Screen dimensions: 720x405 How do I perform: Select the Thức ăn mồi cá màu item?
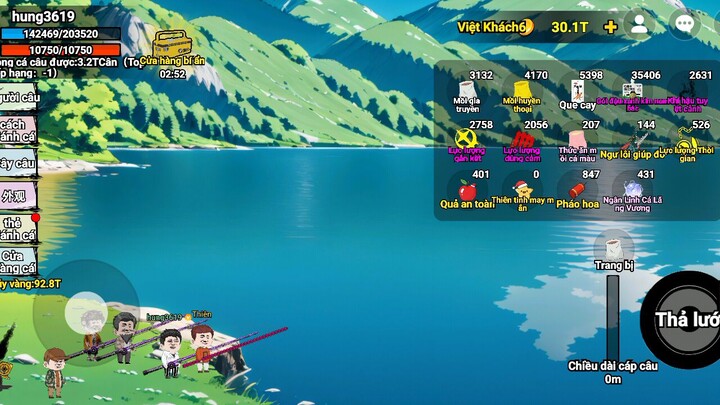577,141
